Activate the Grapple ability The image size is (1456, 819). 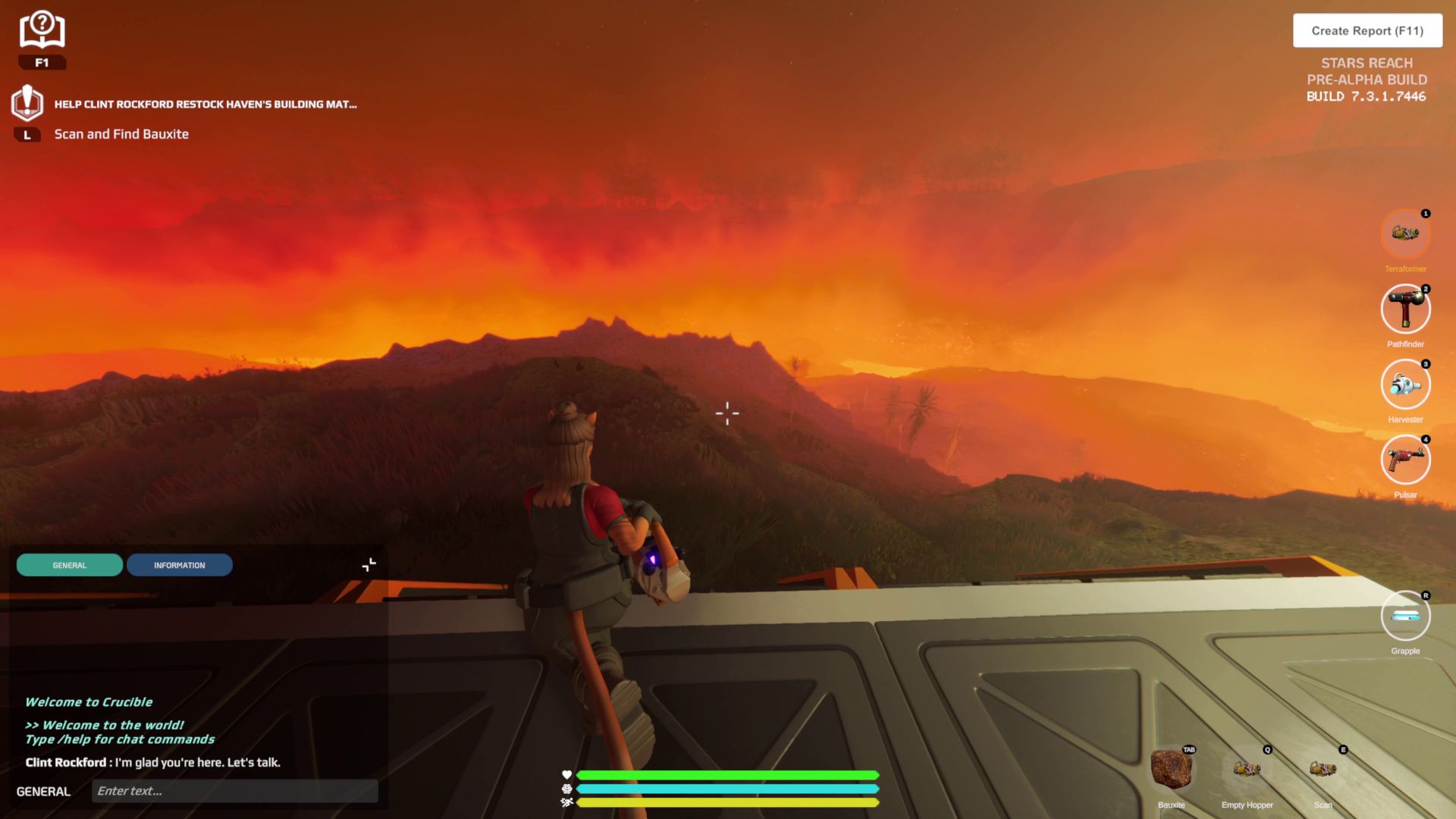pos(1405,616)
